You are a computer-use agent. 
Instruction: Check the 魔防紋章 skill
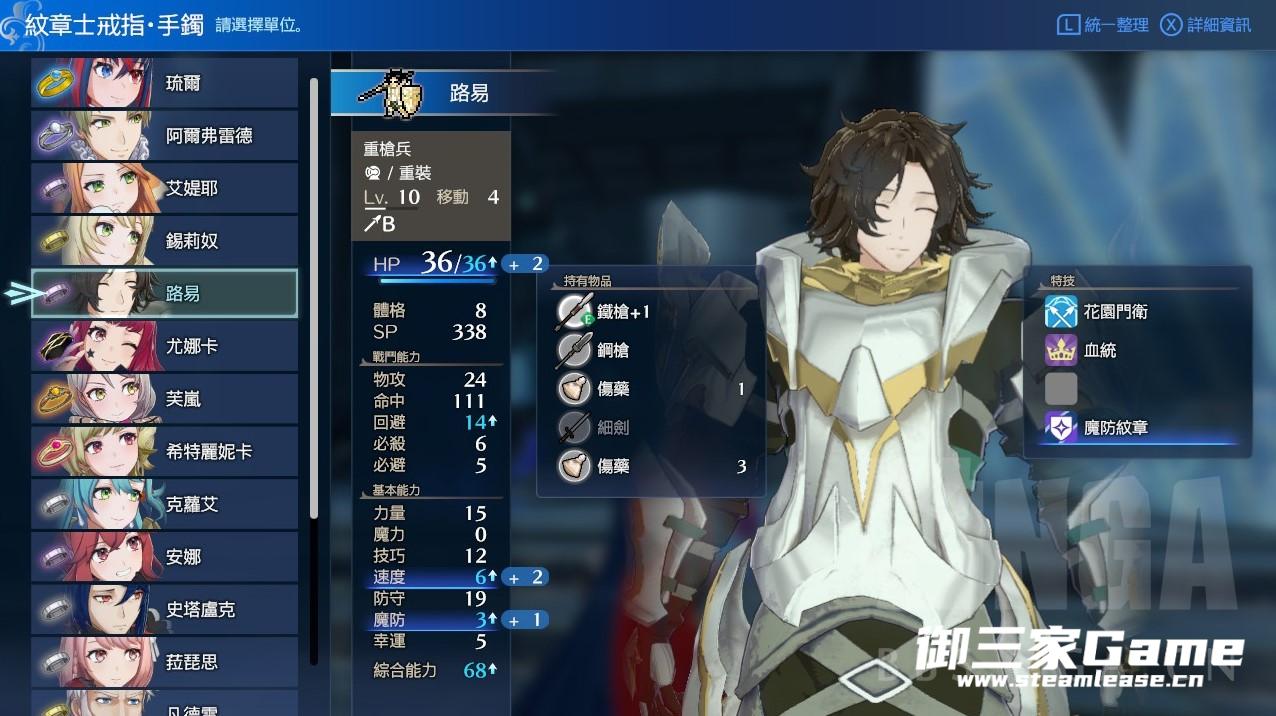[1114, 428]
